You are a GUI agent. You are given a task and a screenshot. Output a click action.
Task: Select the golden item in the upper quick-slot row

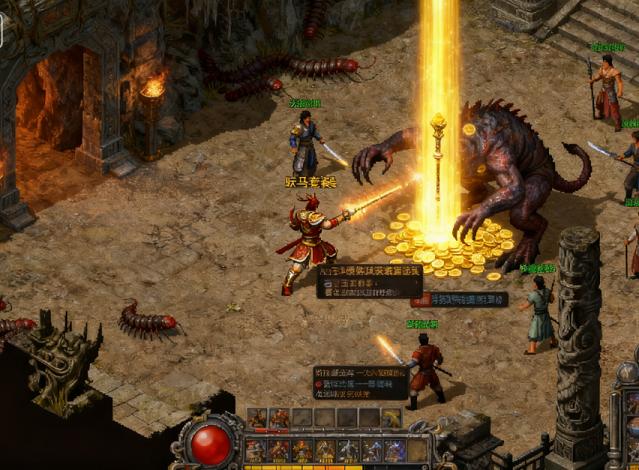391,418
